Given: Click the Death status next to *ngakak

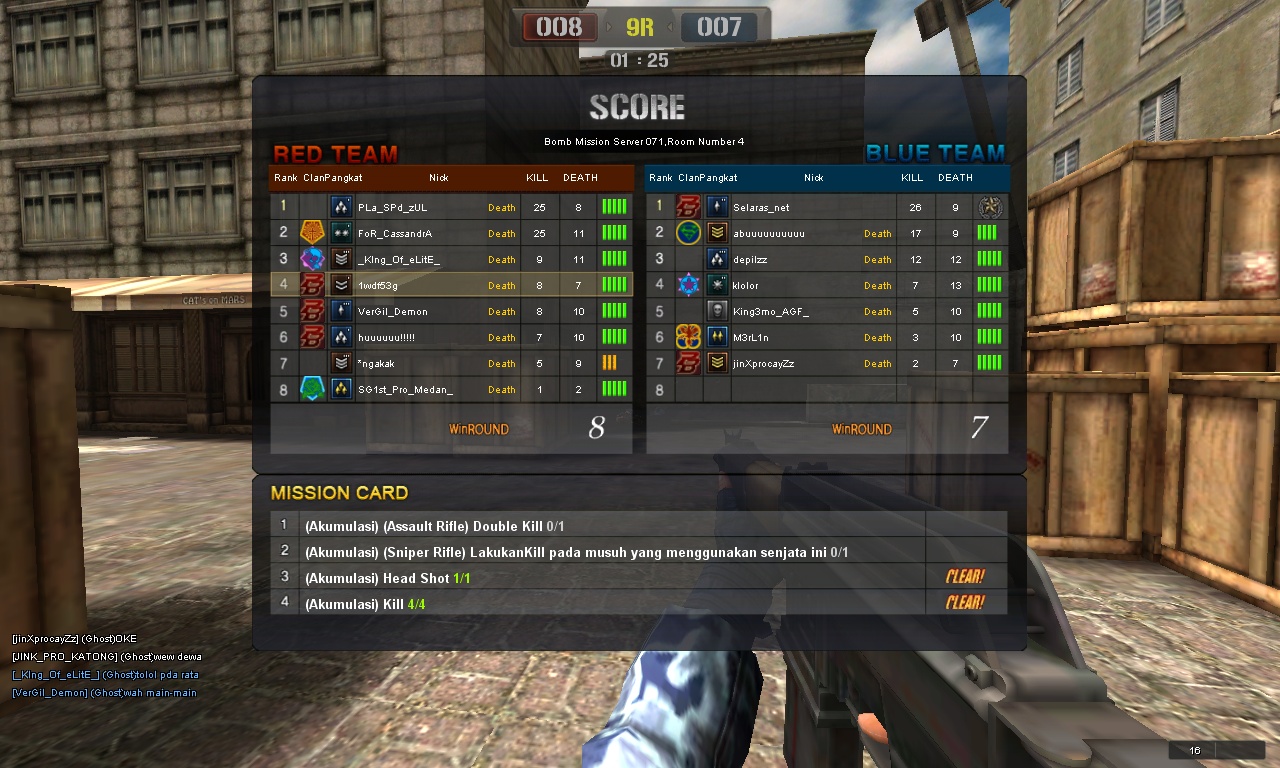Looking at the screenshot, I should (x=501, y=363).
